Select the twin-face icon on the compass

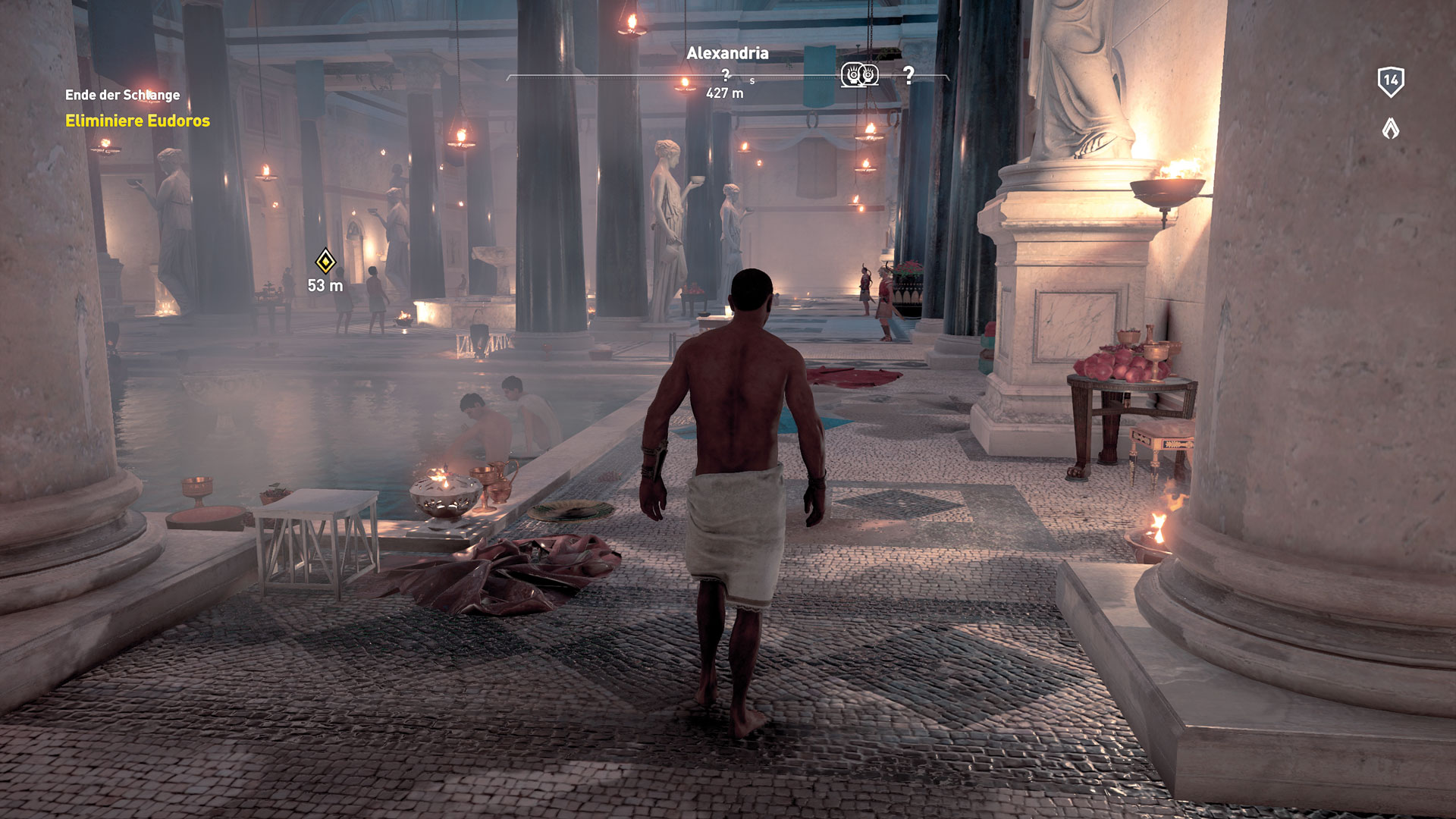click(859, 74)
